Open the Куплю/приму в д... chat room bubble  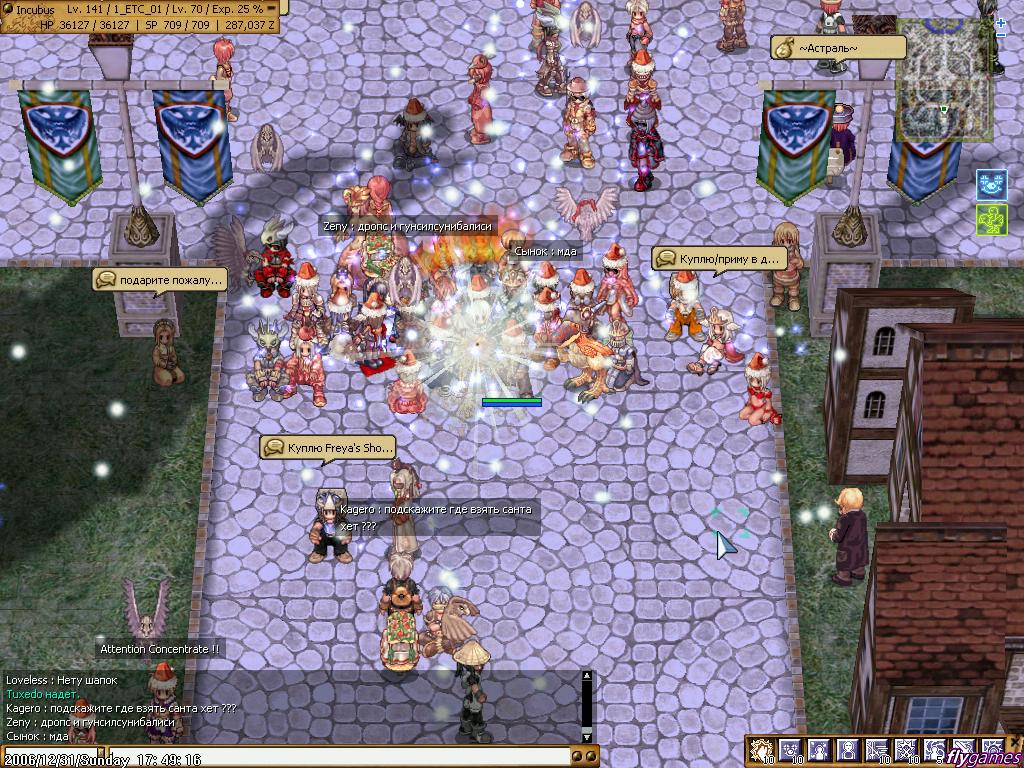[718, 259]
